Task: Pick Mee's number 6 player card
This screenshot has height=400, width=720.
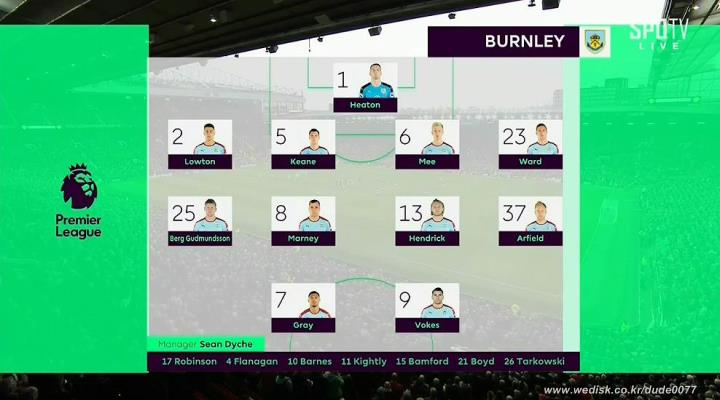Action: 428,144
